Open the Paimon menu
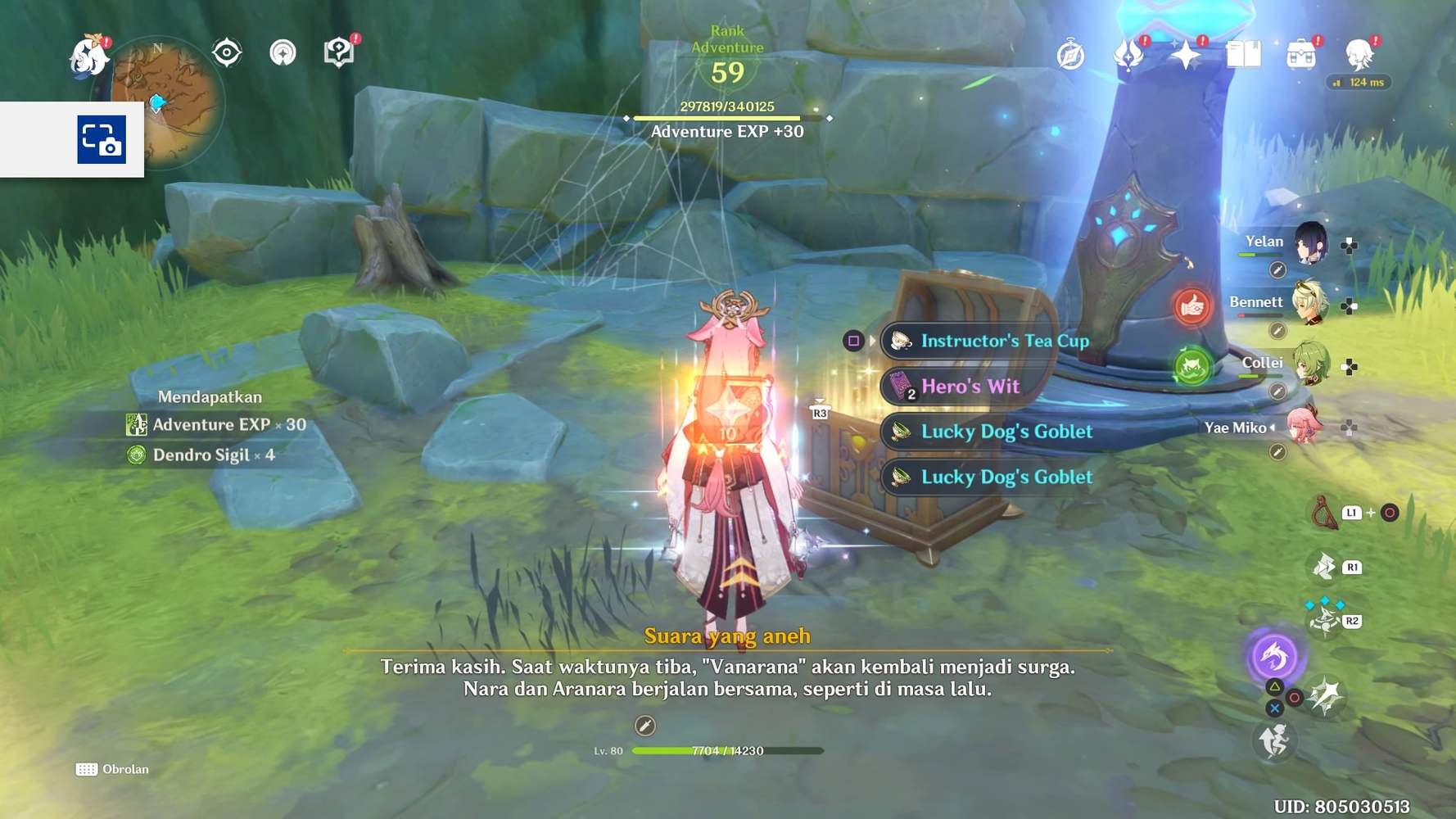Image resolution: width=1456 pixels, height=819 pixels. click(x=90, y=54)
